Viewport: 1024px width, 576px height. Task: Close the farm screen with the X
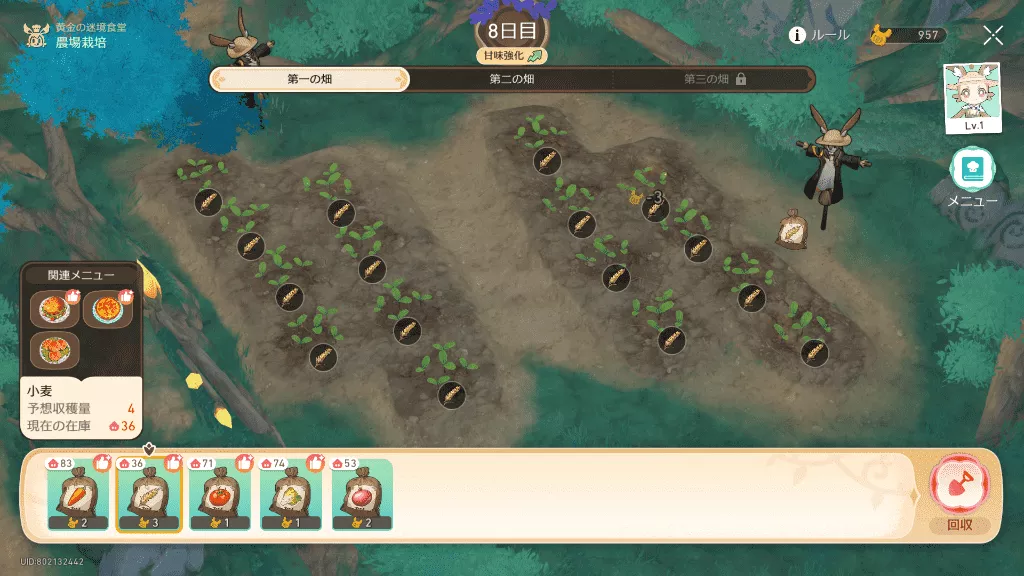(993, 36)
